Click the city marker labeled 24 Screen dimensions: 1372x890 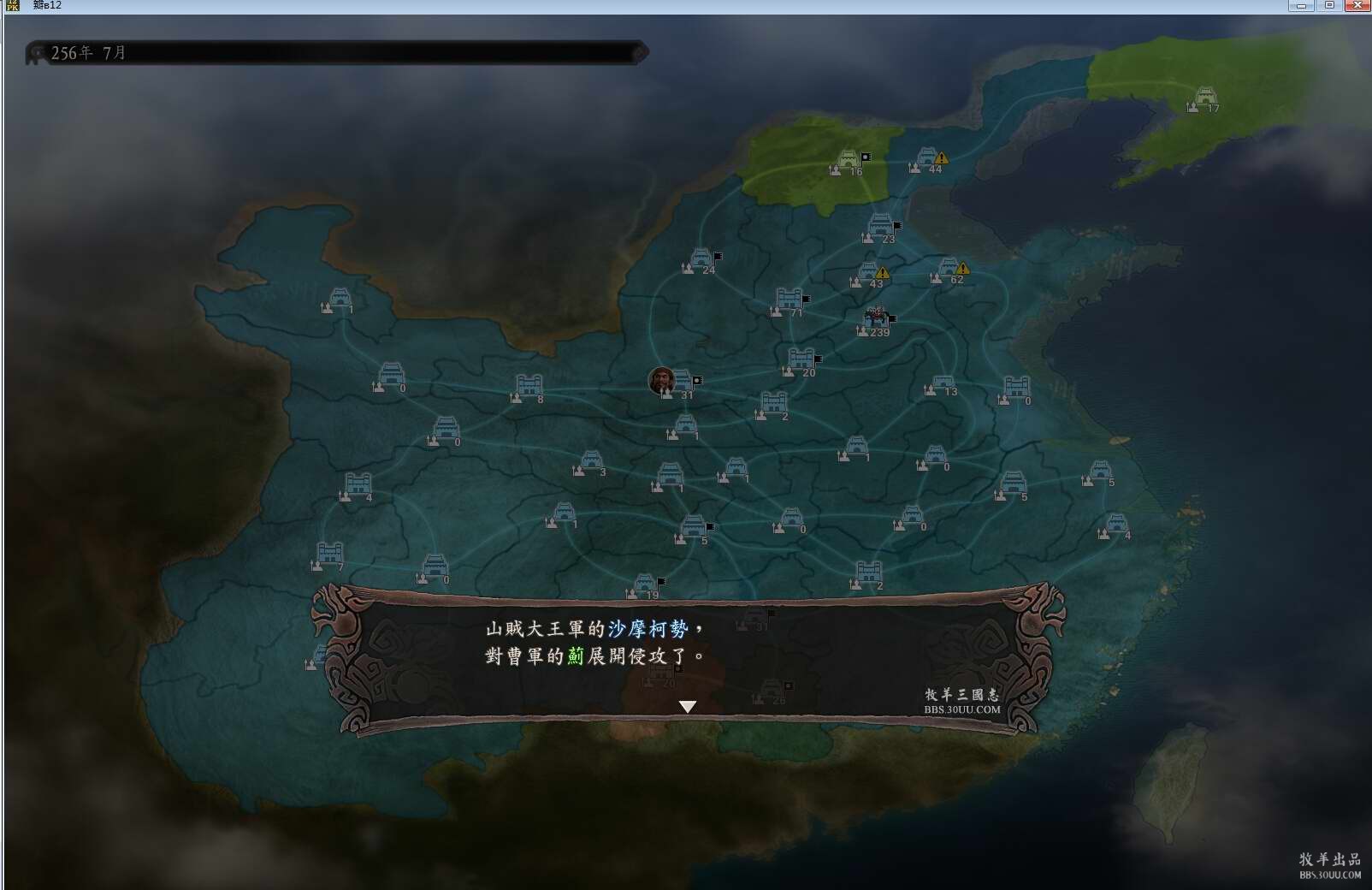tap(701, 259)
